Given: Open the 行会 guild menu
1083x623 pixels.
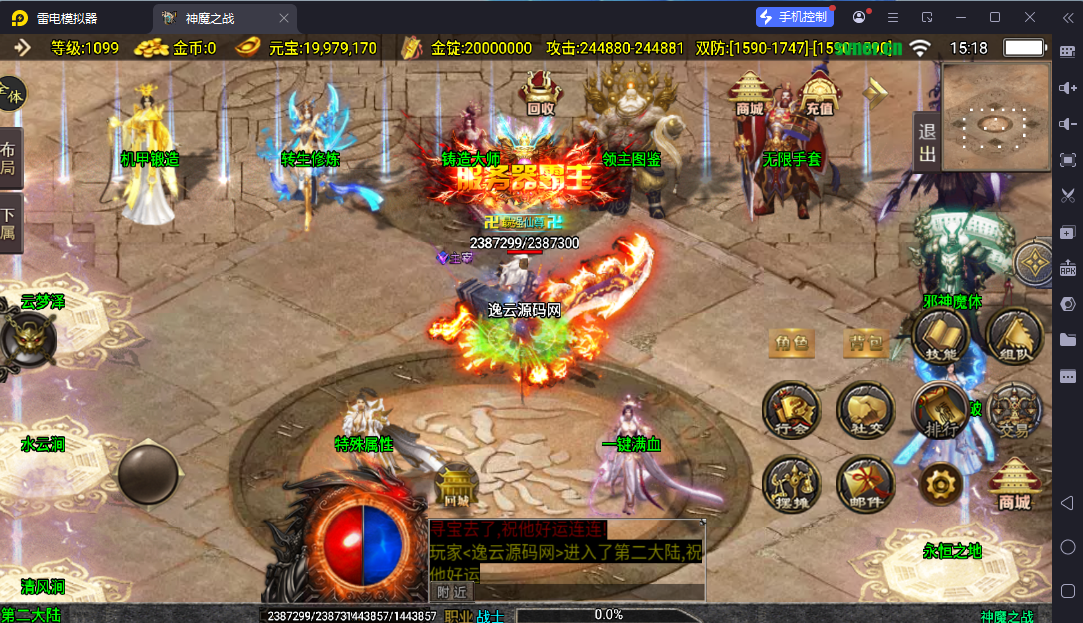Looking at the screenshot, I should [x=791, y=410].
